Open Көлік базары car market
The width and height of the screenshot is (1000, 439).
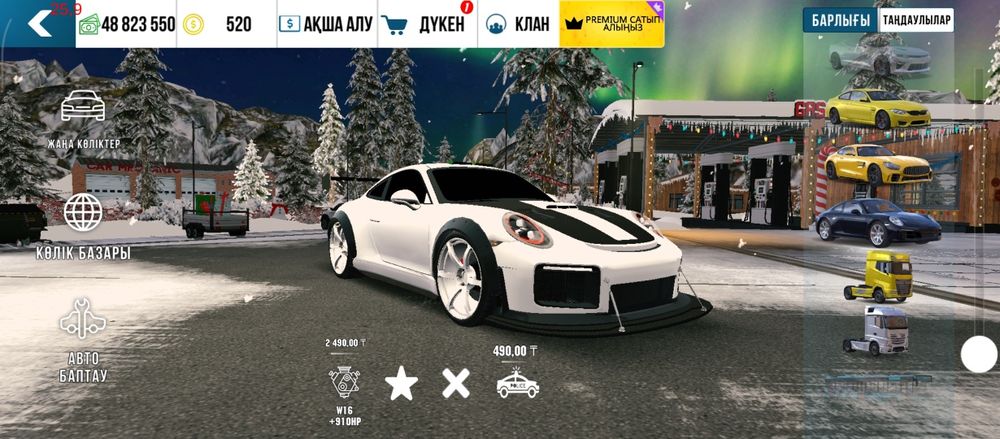pos(84,226)
